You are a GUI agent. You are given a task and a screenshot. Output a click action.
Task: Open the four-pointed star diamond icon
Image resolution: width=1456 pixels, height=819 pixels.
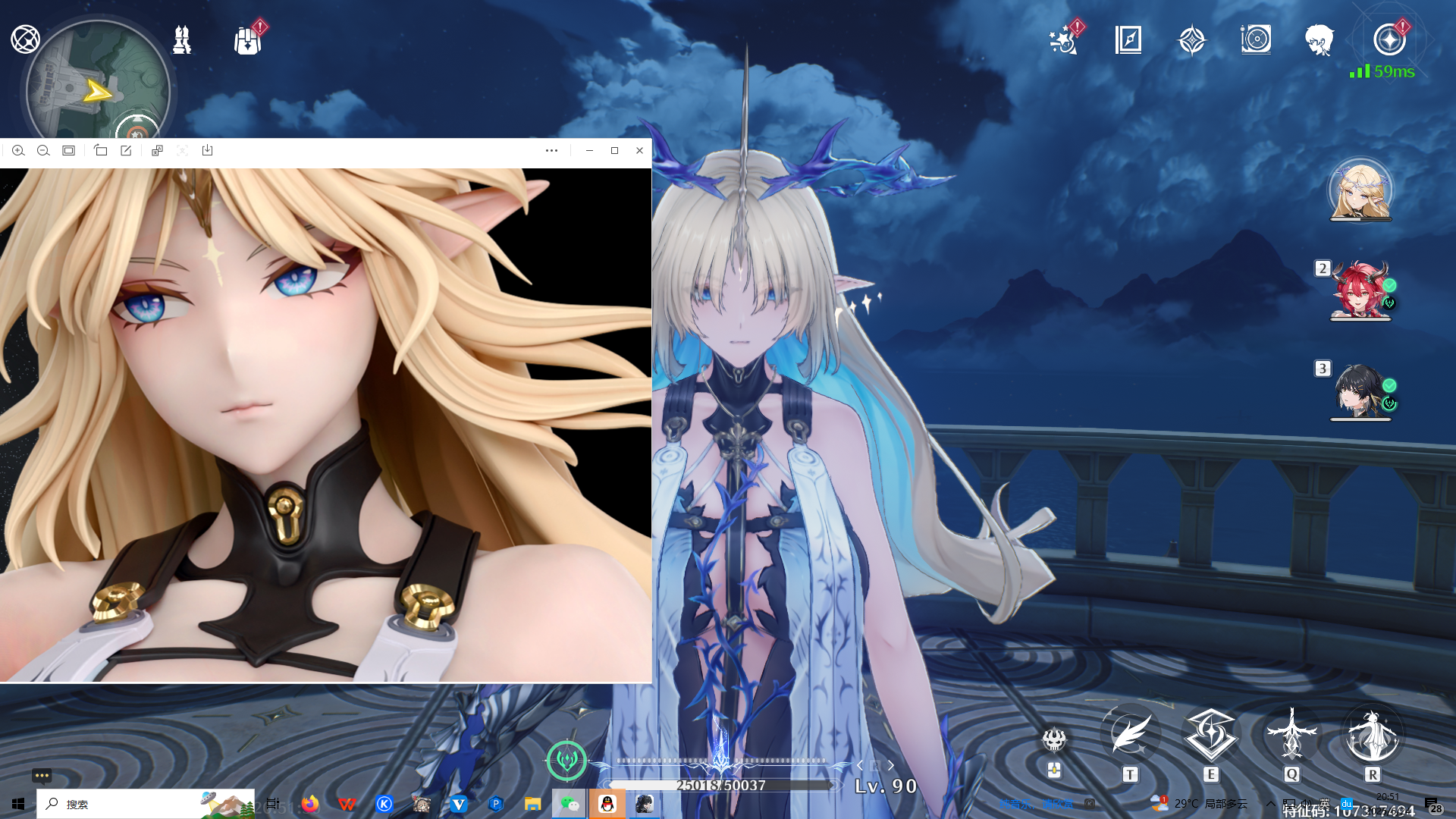click(x=1191, y=40)
